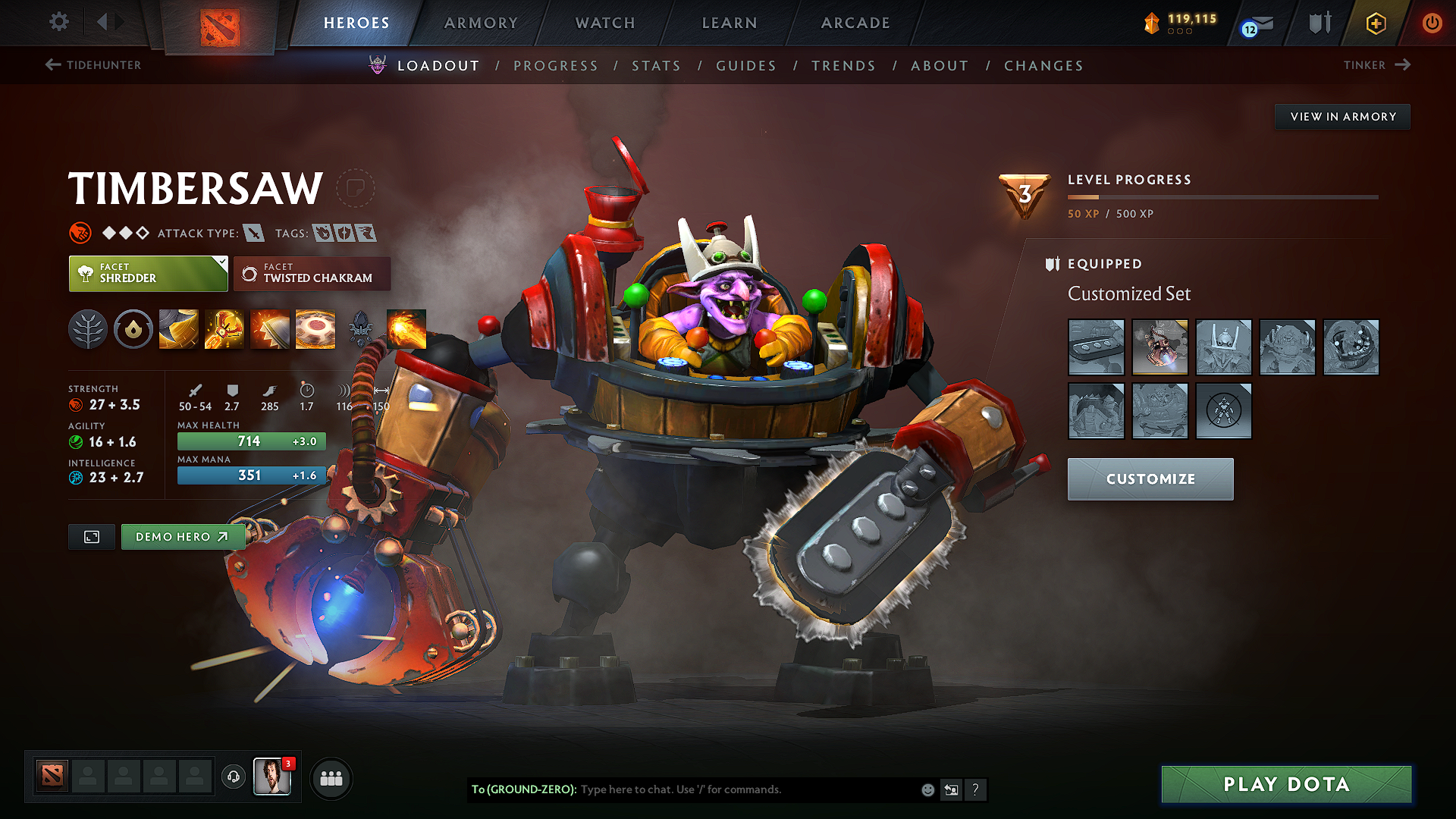The image size is (1456, 819).
Task: Click VIEW IN ARMORY
Action: (x=1342, y=116)
